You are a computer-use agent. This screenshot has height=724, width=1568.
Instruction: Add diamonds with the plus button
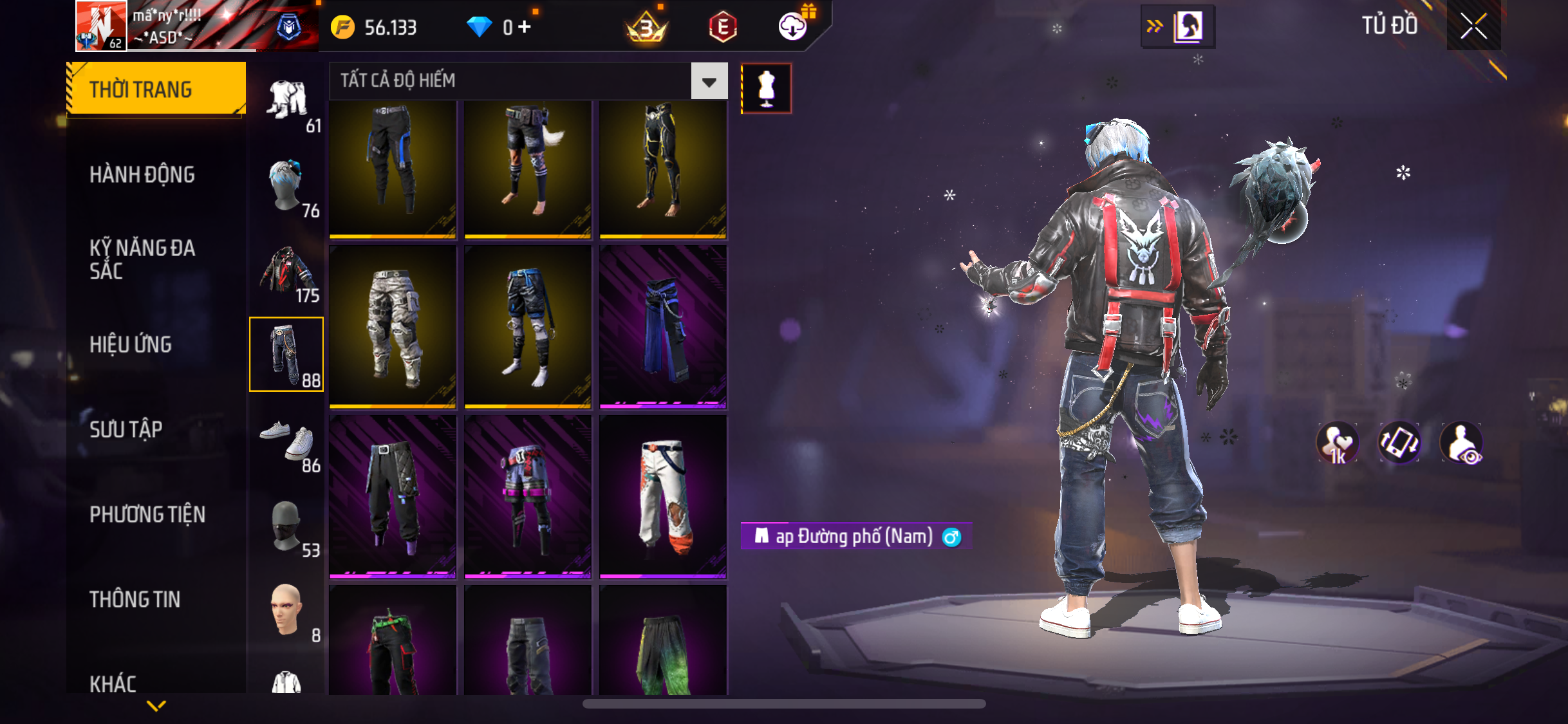[525, 27]
